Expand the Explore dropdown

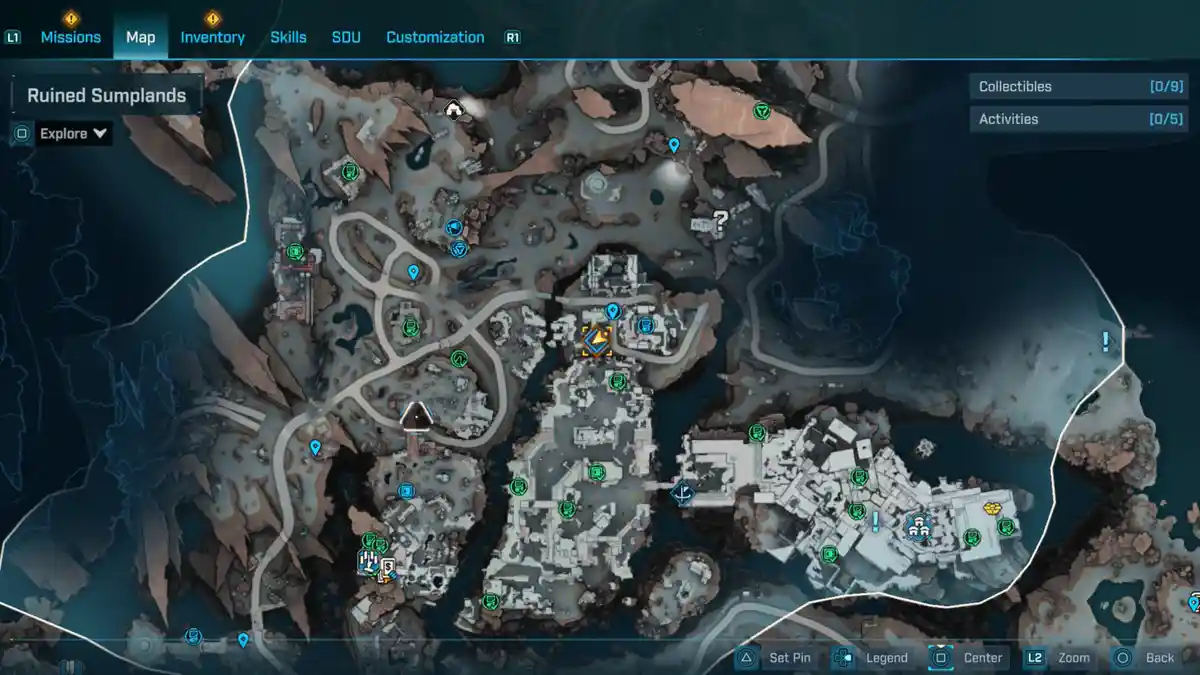tap(74, 133)
